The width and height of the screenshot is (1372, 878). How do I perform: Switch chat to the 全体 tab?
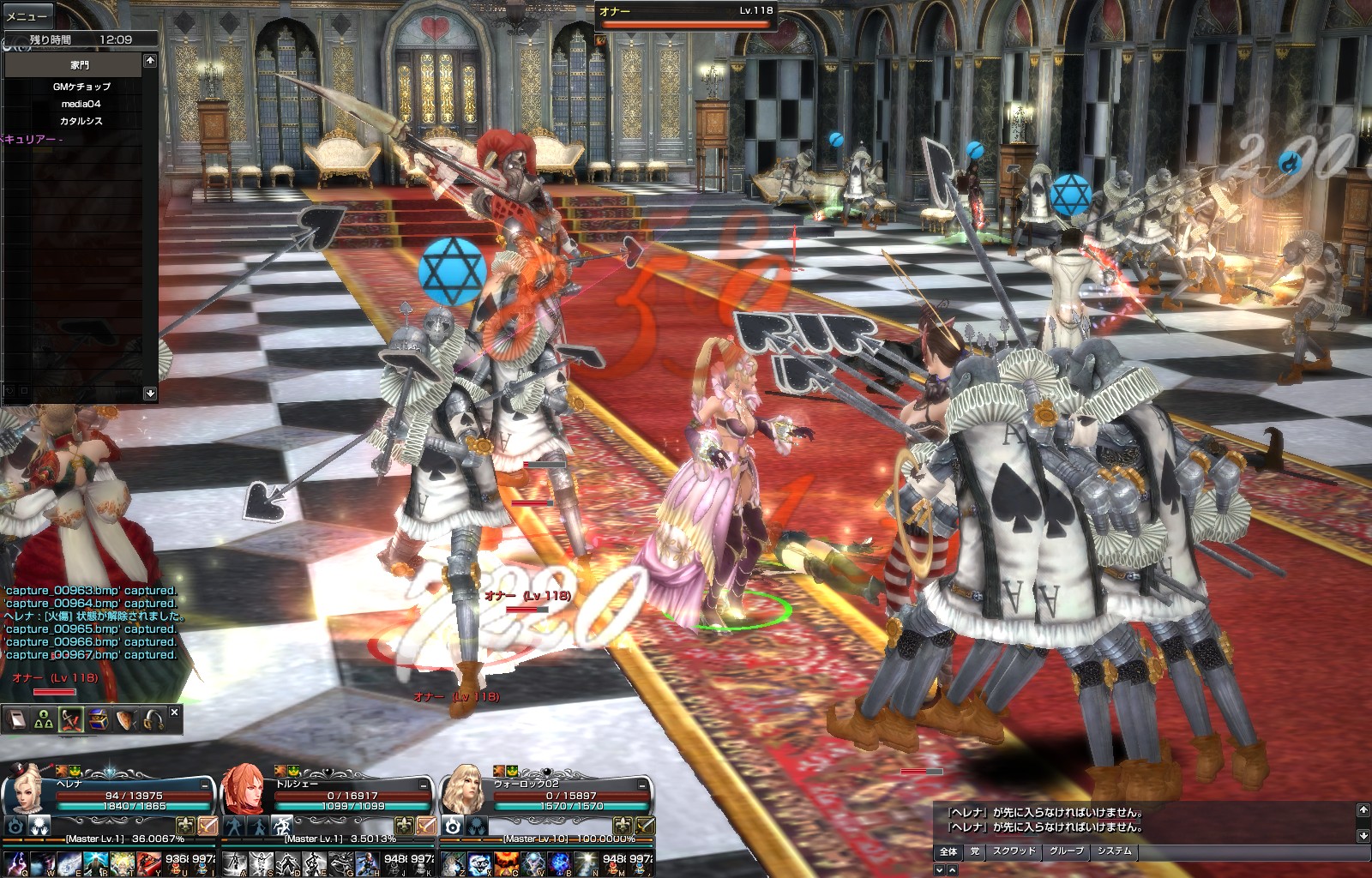(x=948, y=851)
